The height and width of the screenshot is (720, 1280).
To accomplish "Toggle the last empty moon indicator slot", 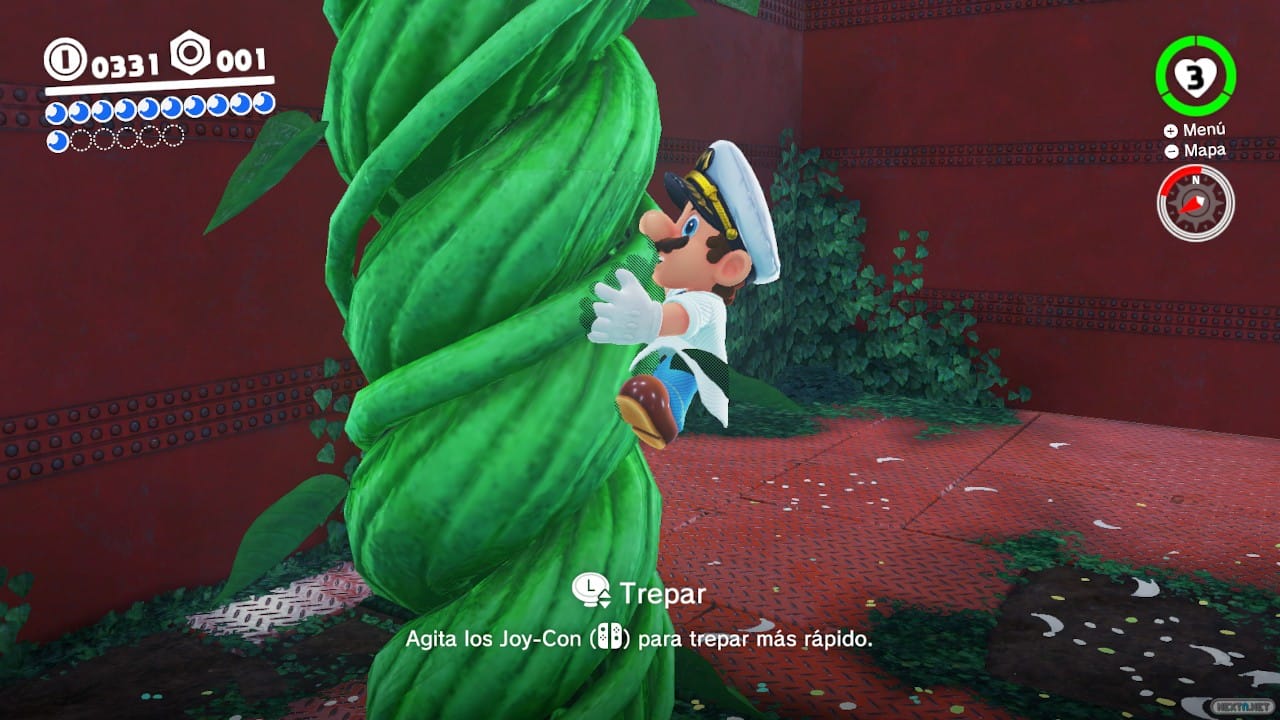I will coord(171,138).
